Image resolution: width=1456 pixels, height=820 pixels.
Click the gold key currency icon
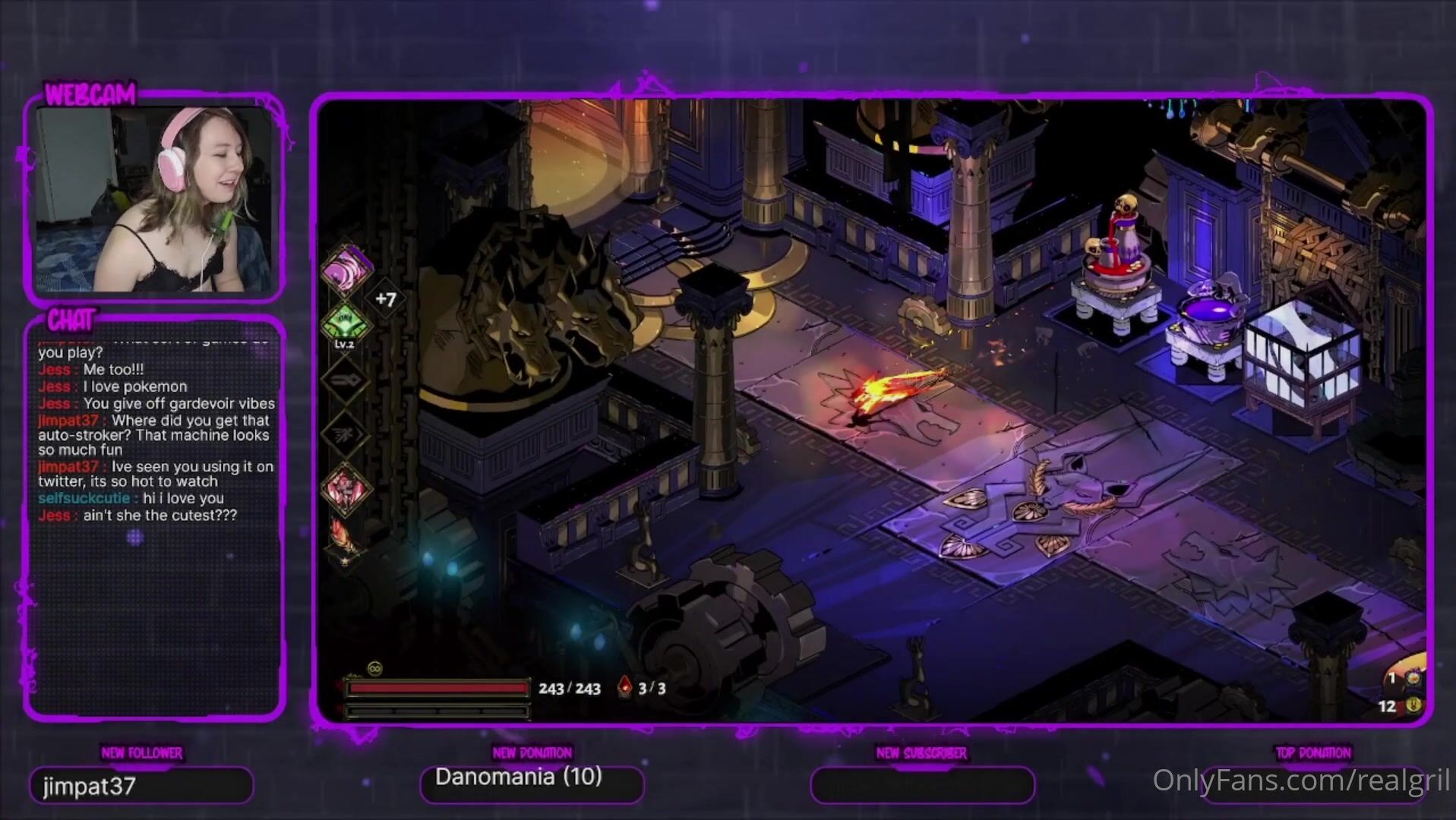point(1413,706)
